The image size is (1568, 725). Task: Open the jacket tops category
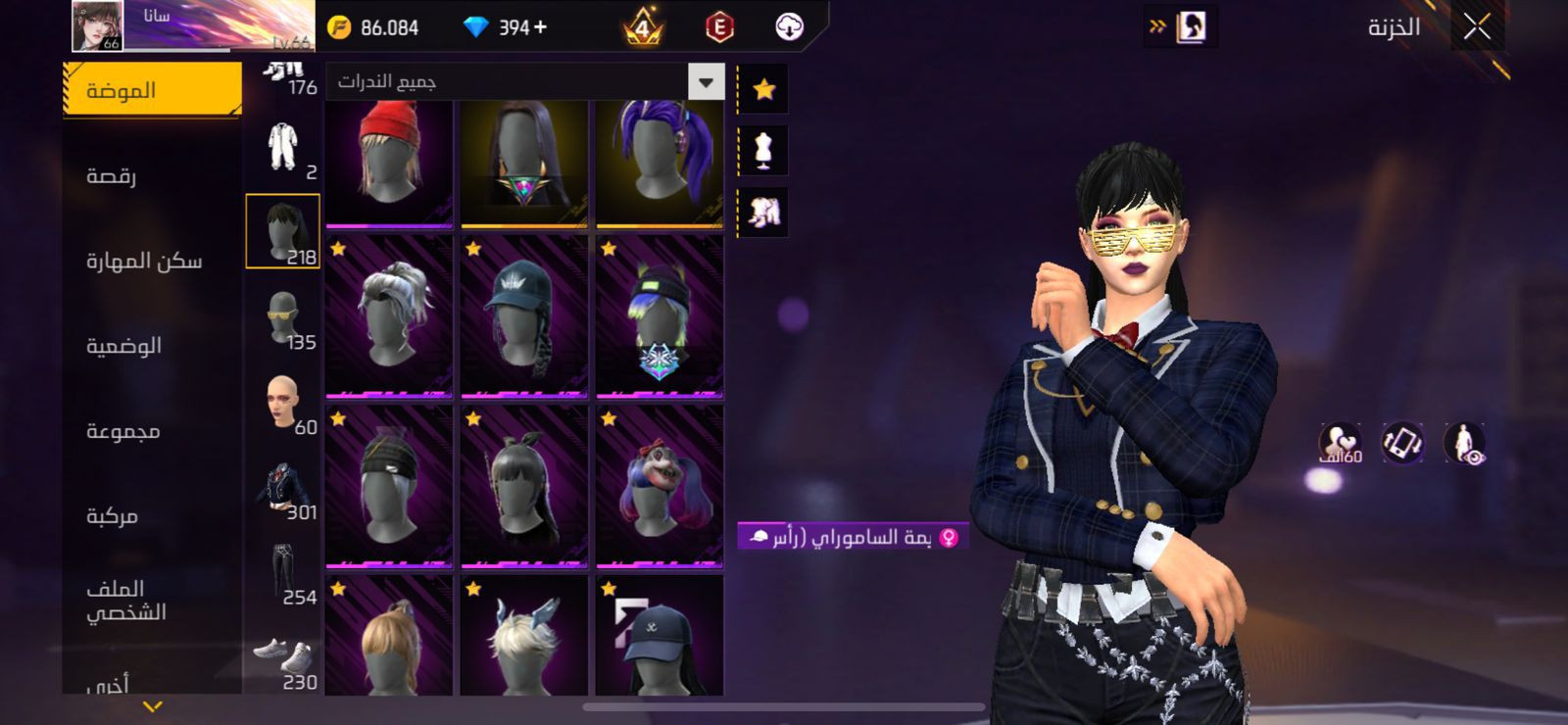[x=283, y=488]
